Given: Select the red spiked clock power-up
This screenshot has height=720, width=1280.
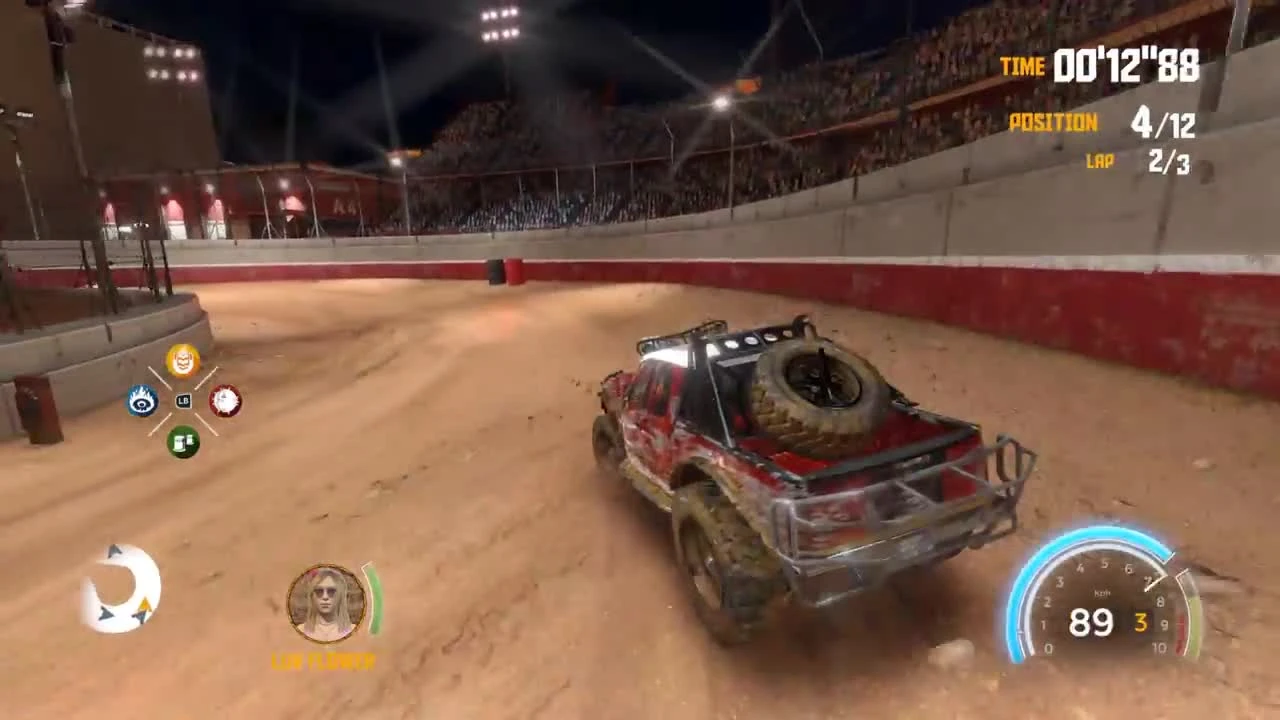Looking at the screenshot, I should click(x=222, y=401).
